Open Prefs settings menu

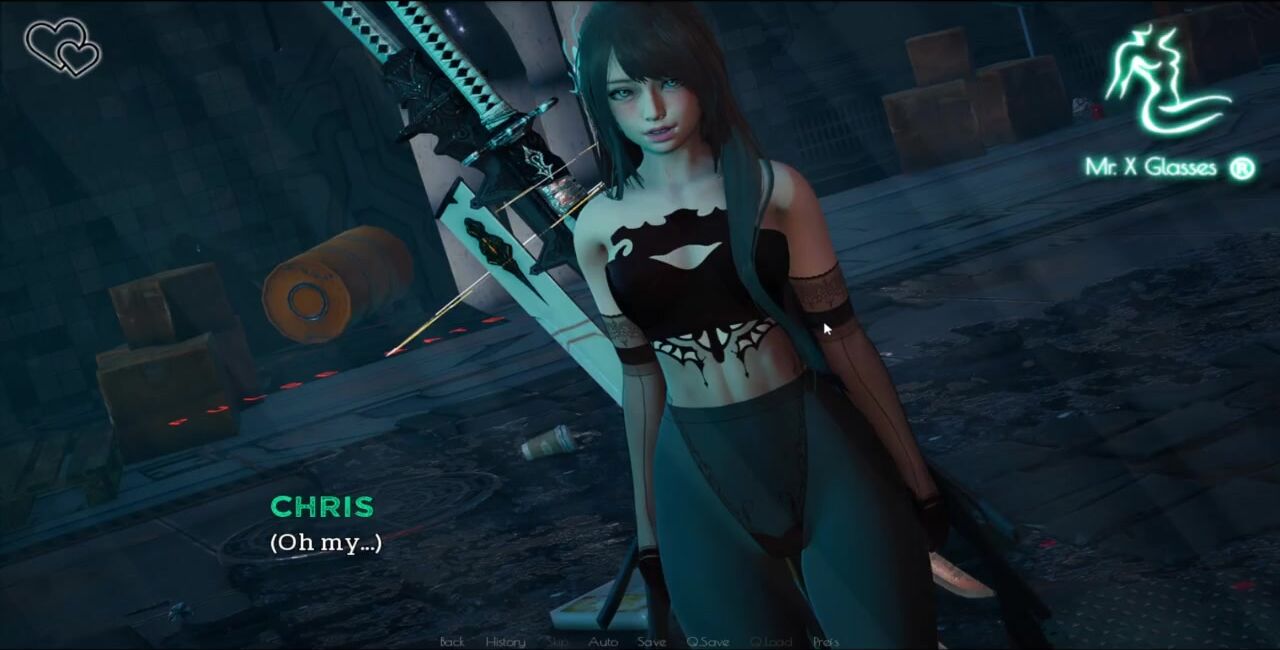[826, 642]
